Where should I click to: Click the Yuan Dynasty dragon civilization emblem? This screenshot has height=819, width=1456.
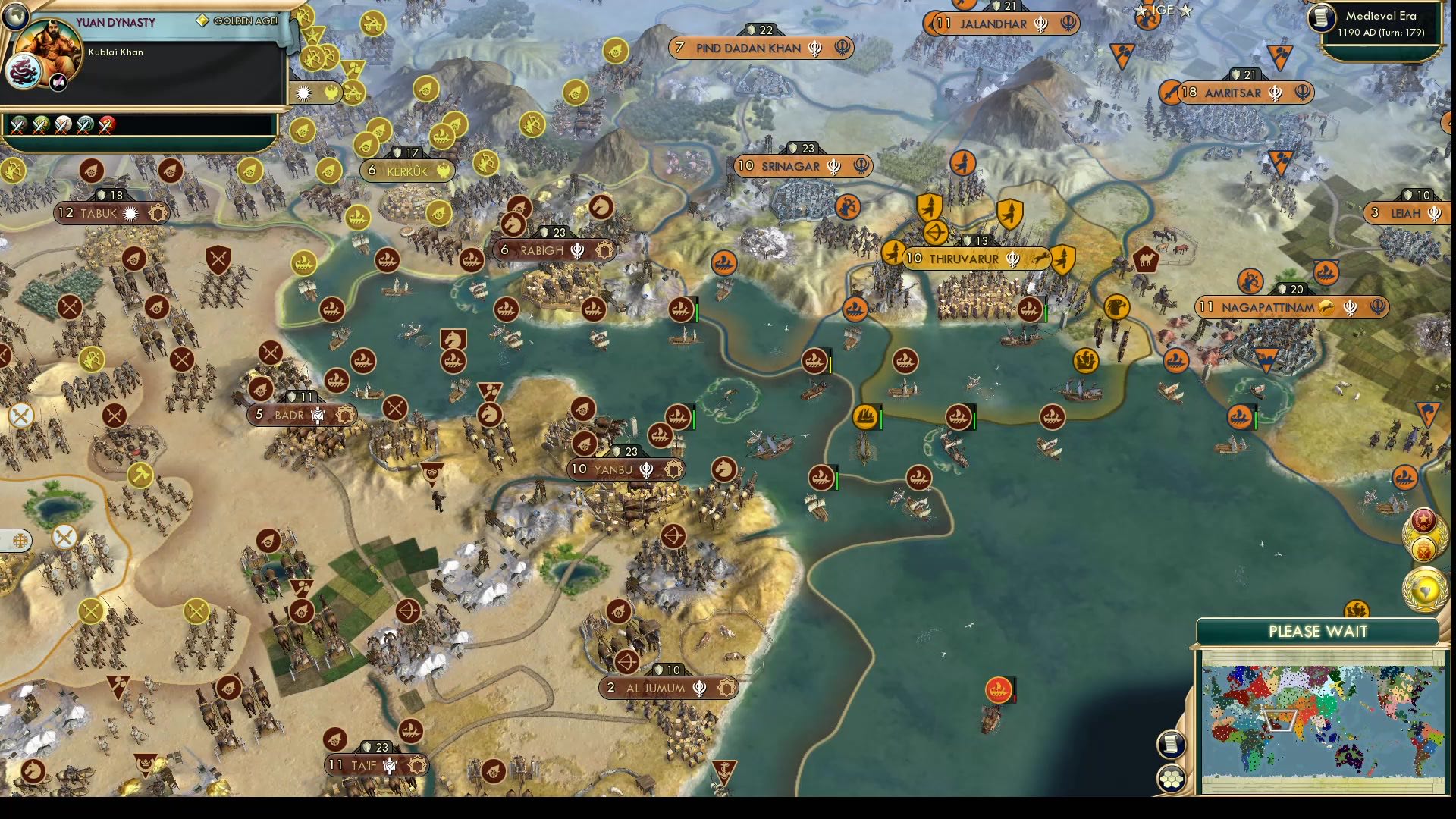[x=24, y=70]
